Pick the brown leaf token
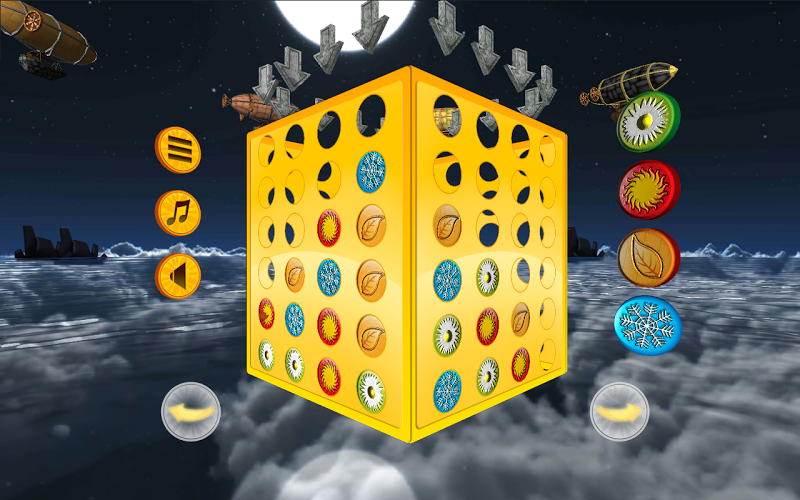This screenshot has width=800, height=500. pos(648,257)
